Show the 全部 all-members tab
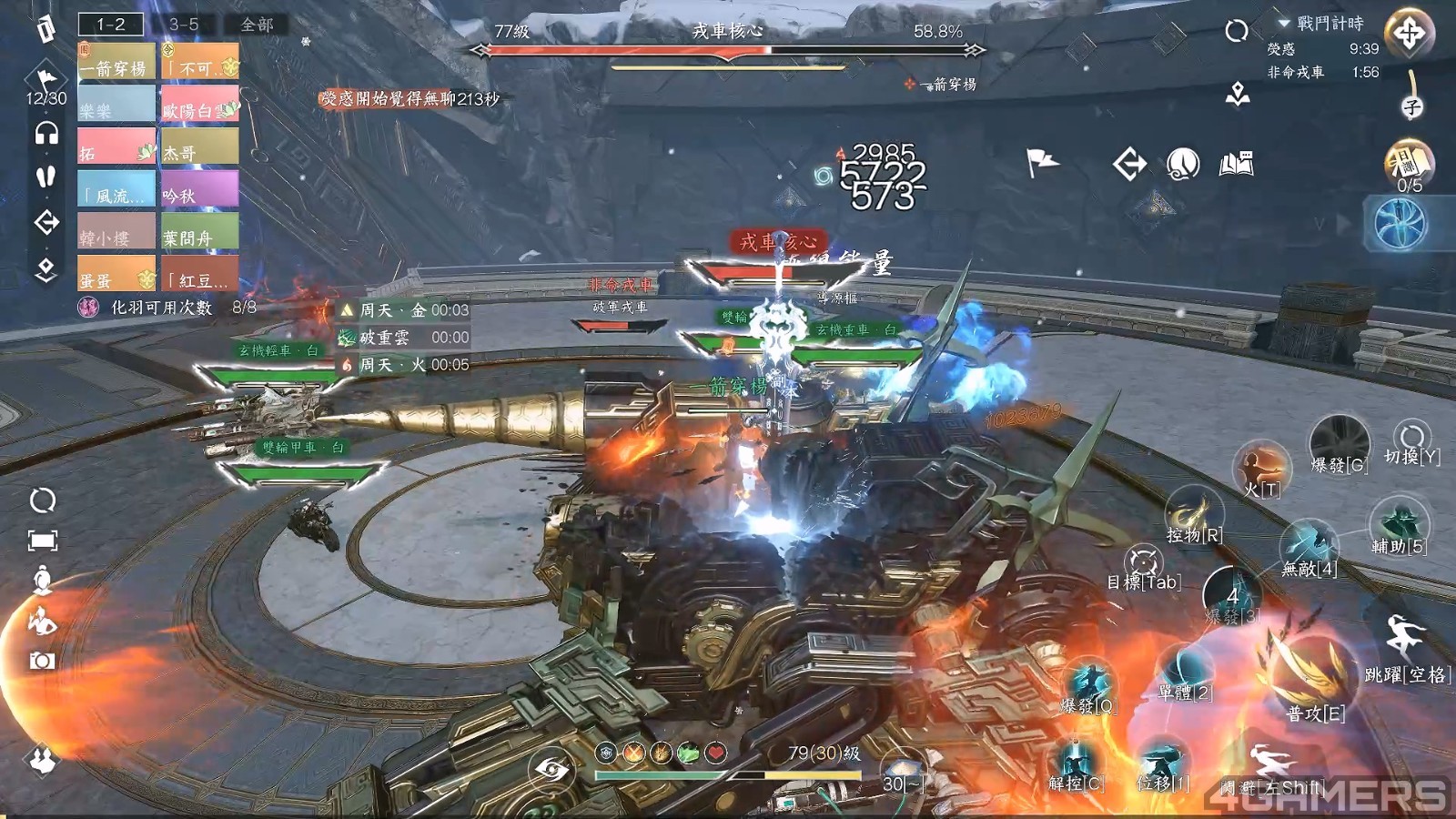Image resolution: width=1456 pixels, height=819 pixels. 257,25
